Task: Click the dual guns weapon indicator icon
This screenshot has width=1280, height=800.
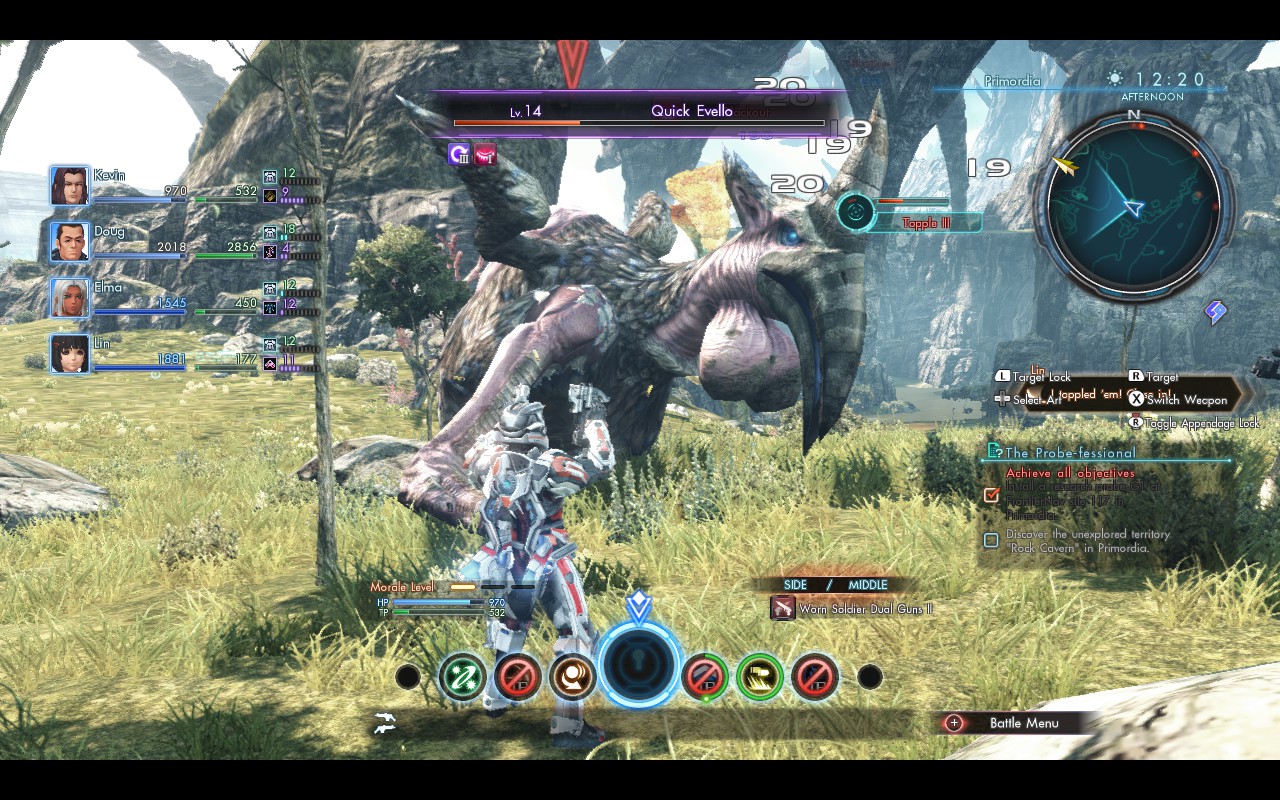Action: (x=384, y=723)
